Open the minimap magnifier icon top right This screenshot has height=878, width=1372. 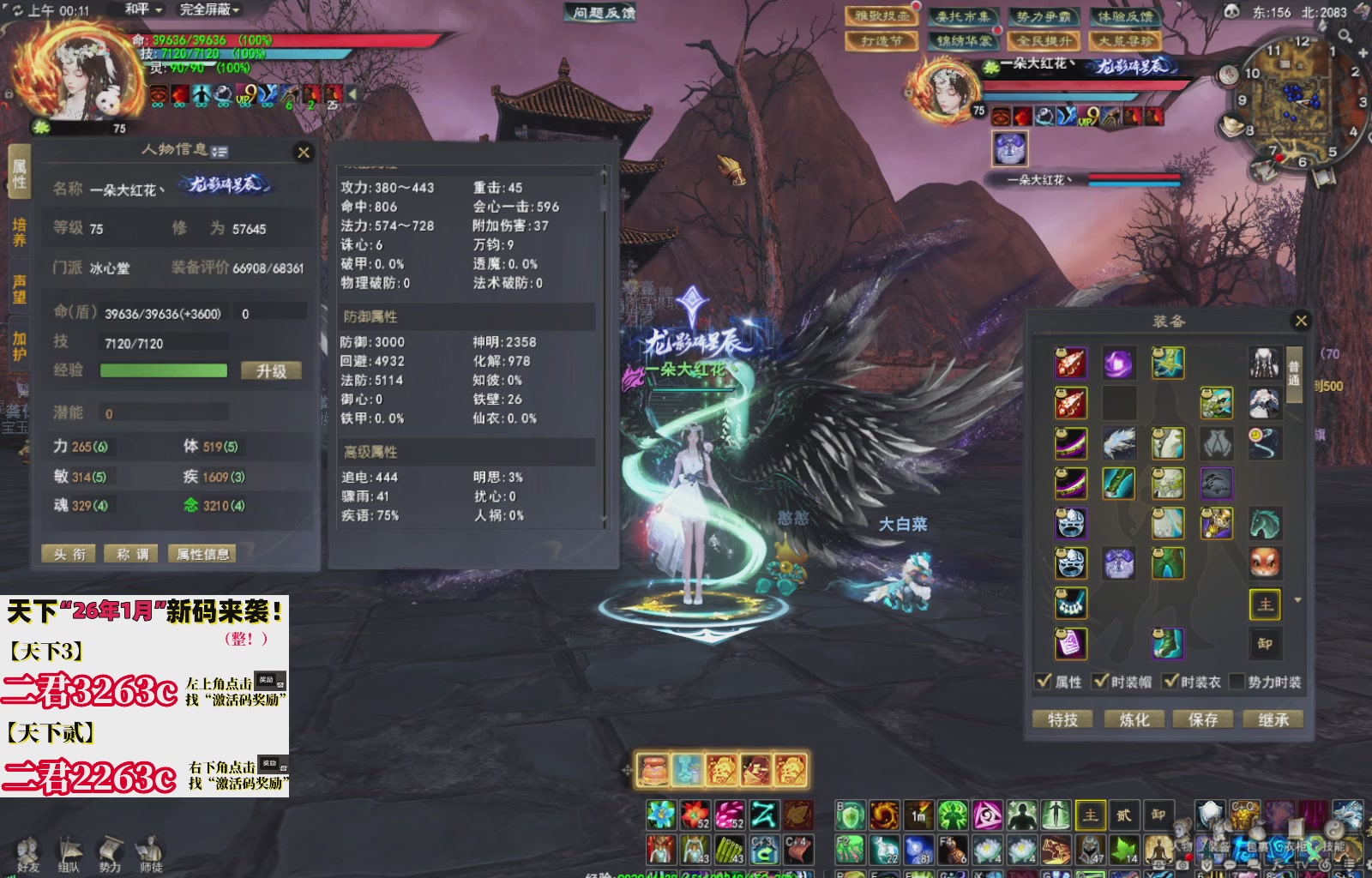coord(1344,35)
